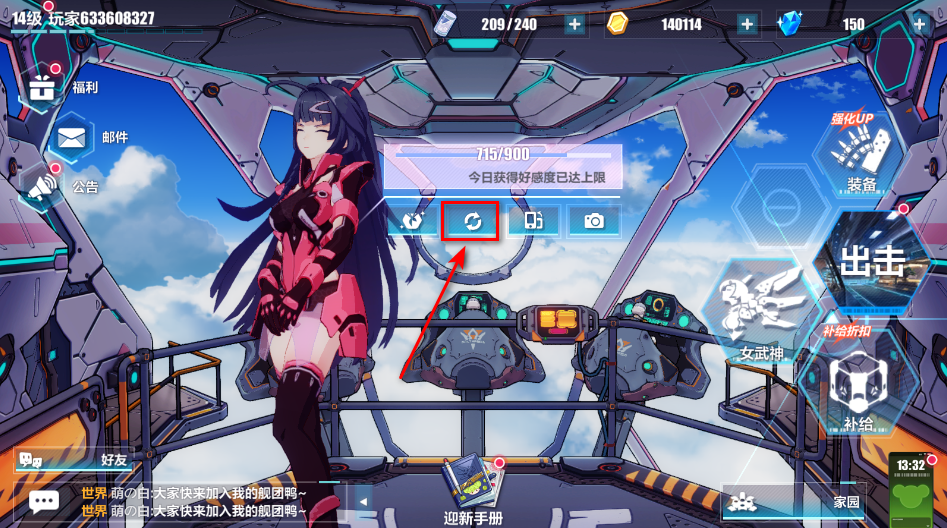Open the 好友 friends list
947x528 pixels.
(72, 460)
